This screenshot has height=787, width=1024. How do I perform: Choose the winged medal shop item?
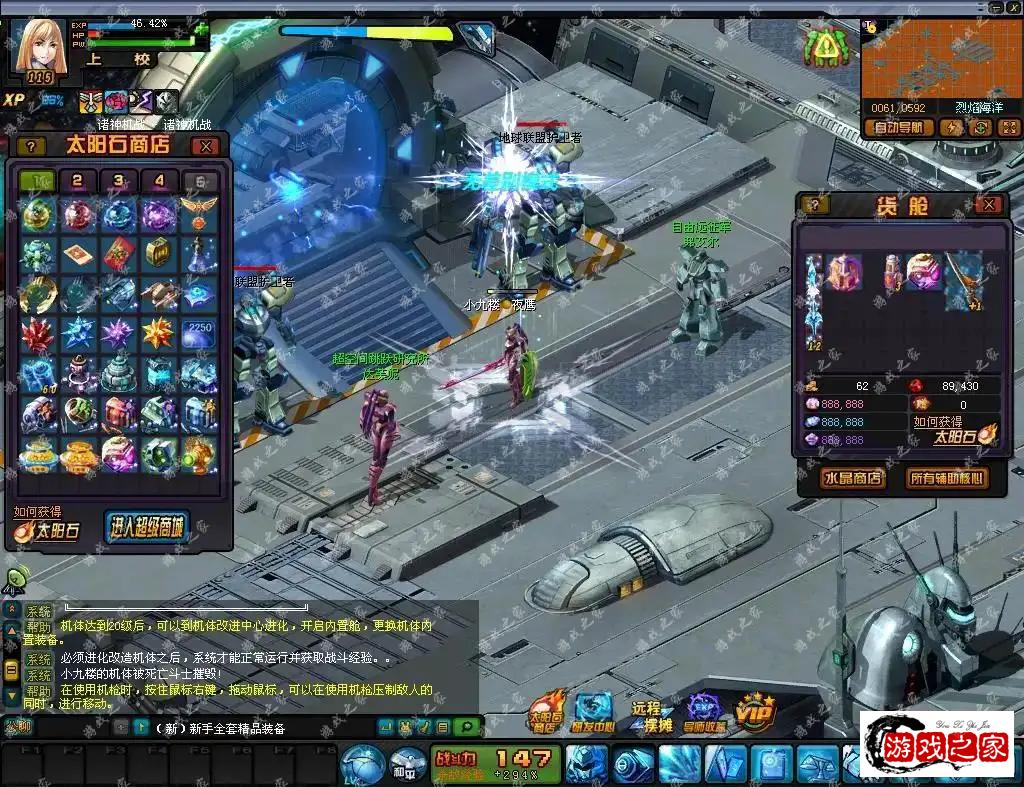[199, 213]
